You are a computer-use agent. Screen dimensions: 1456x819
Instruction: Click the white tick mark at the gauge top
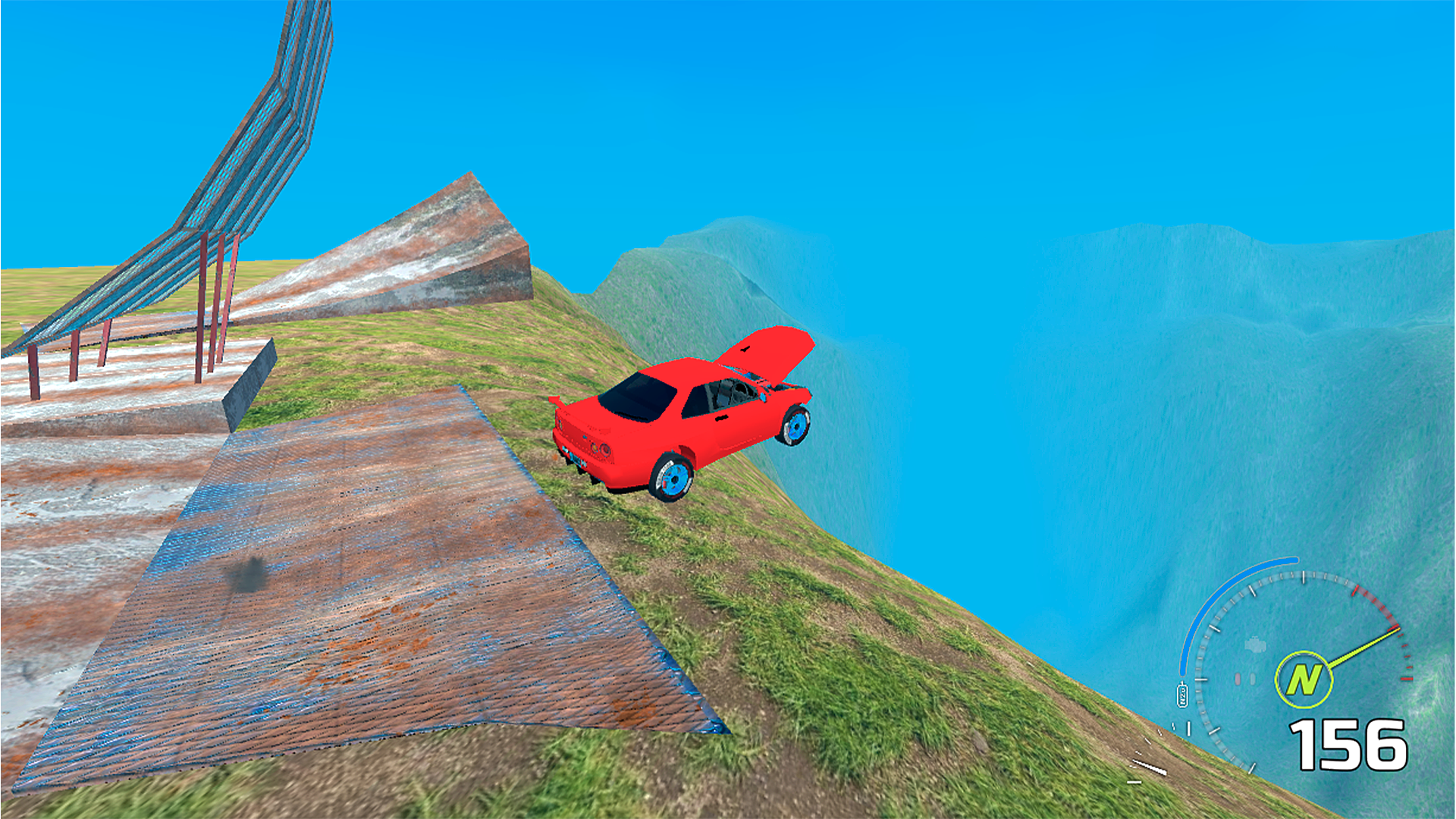1303,579
